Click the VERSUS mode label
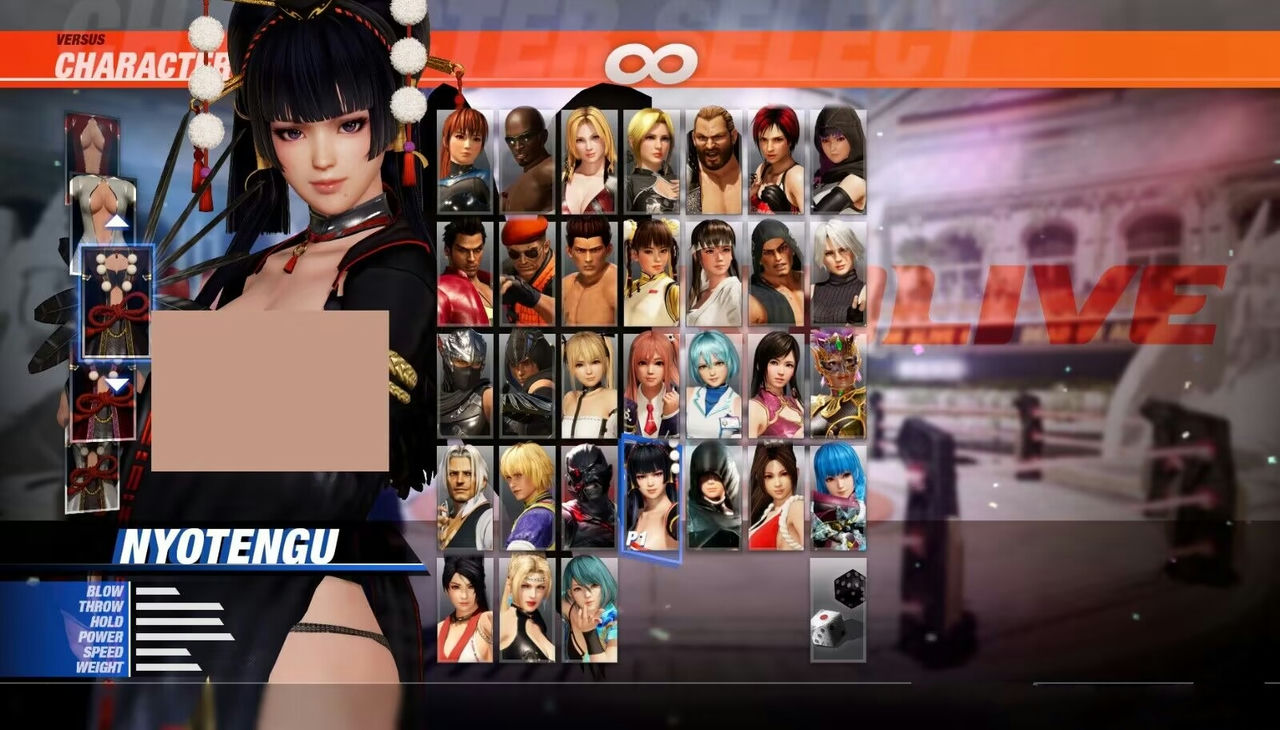The height and width of the screenshot is (730, 1280). [x=78, y=38]
